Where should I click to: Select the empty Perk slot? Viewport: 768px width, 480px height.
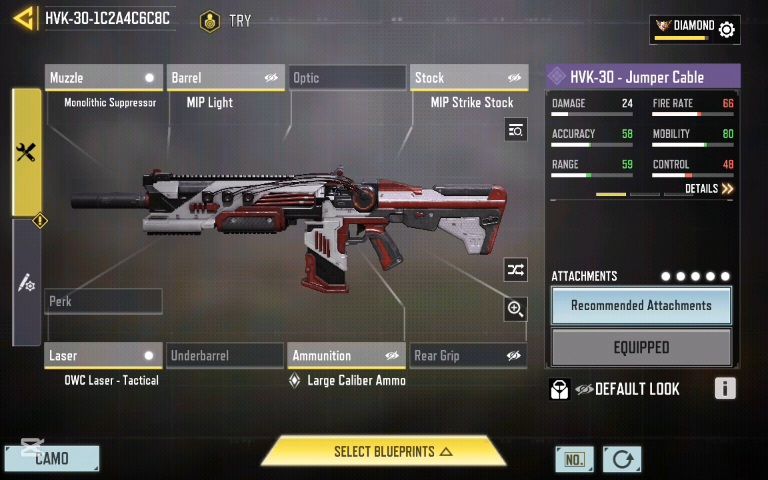tap(103, 301)
